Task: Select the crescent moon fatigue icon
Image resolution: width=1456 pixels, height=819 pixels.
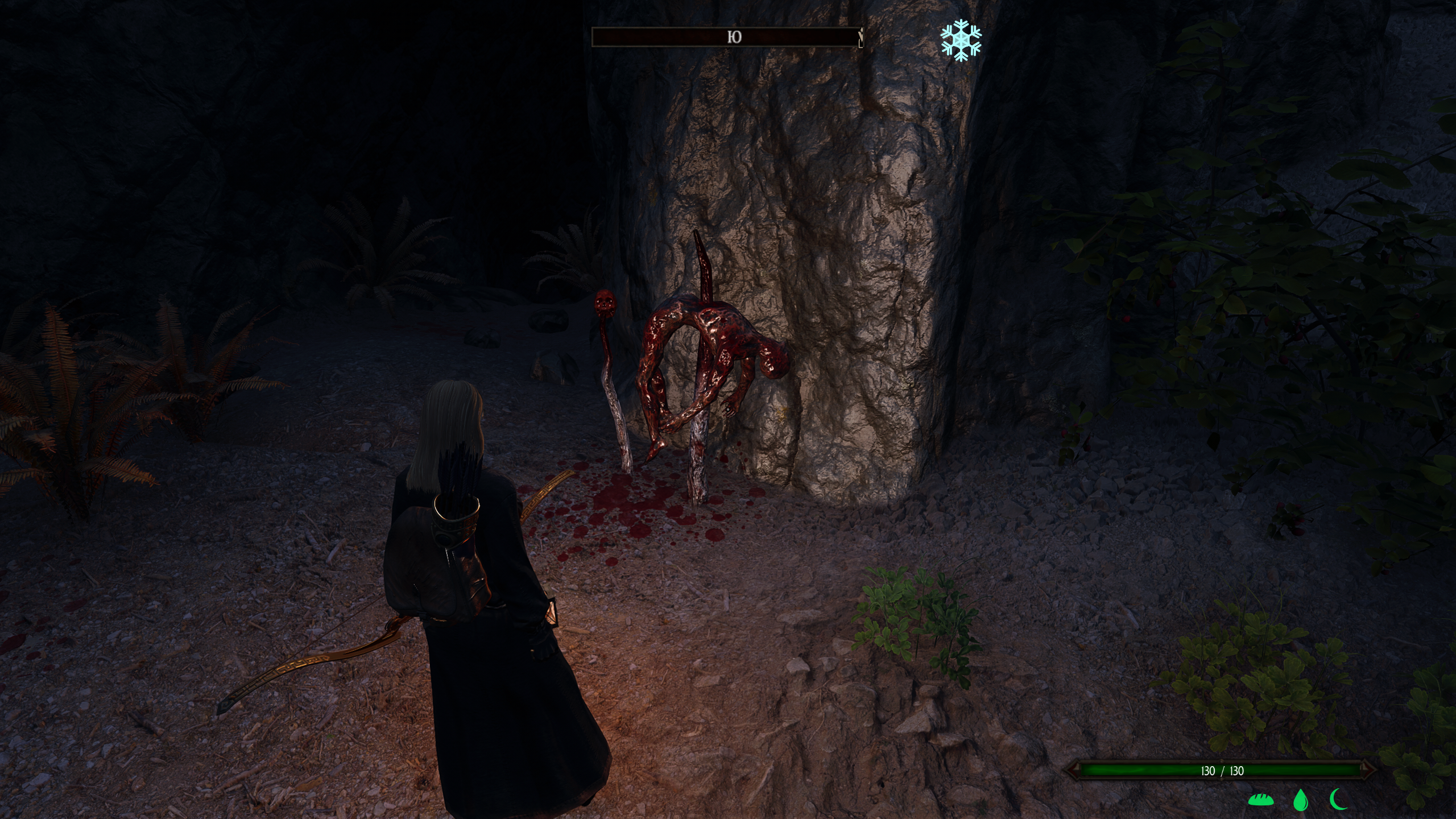Action: (1338, 800)
